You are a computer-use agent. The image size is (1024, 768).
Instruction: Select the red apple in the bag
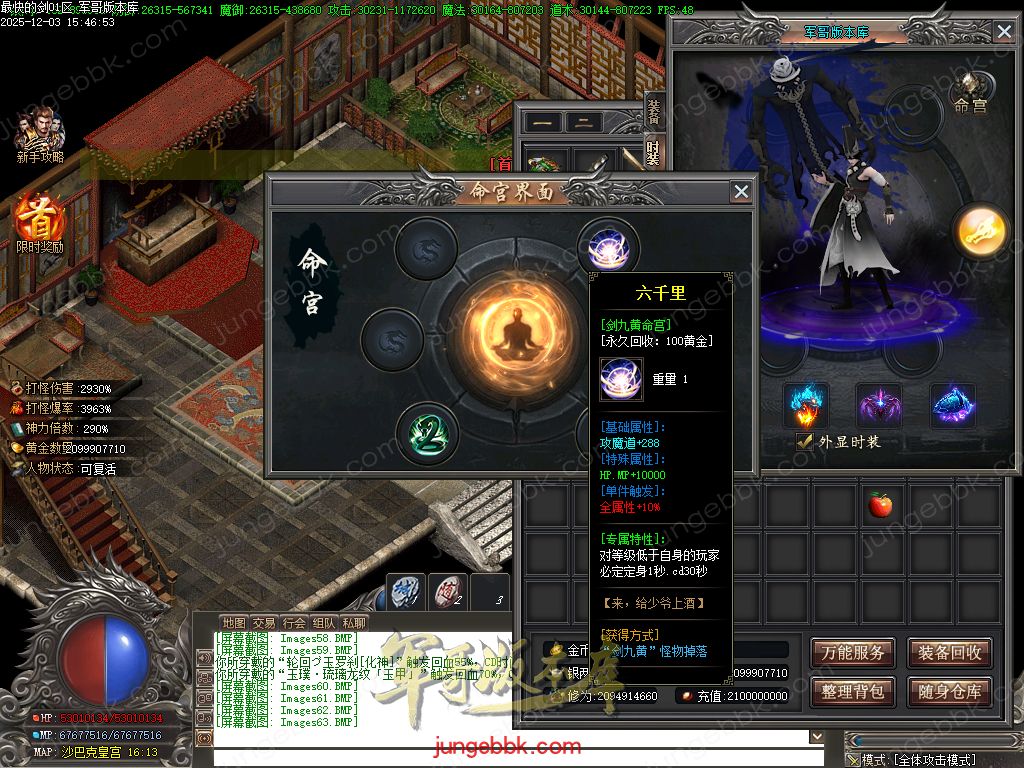pos(880,505)
